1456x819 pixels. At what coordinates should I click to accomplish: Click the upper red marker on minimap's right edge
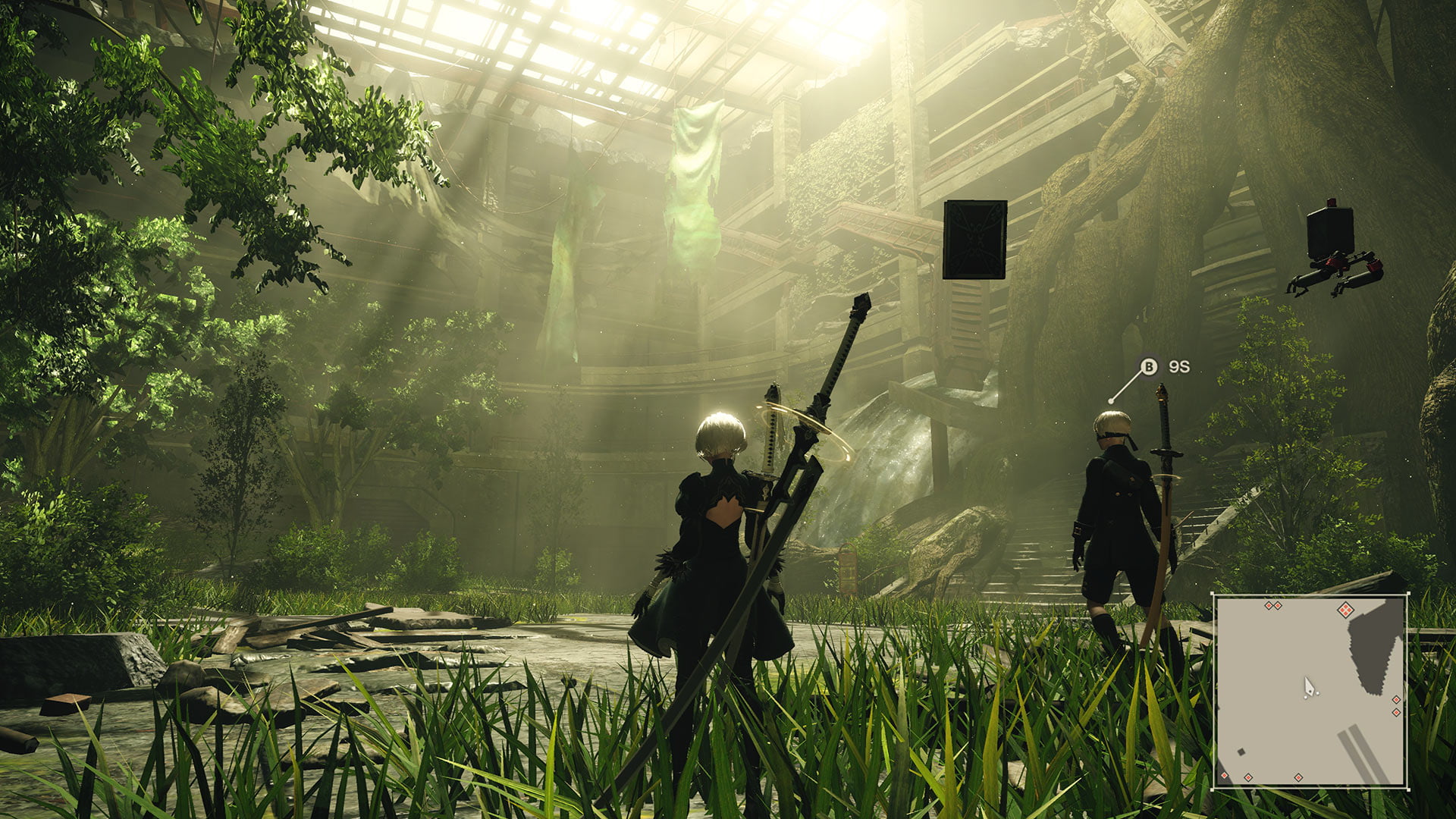(1396, 699)
